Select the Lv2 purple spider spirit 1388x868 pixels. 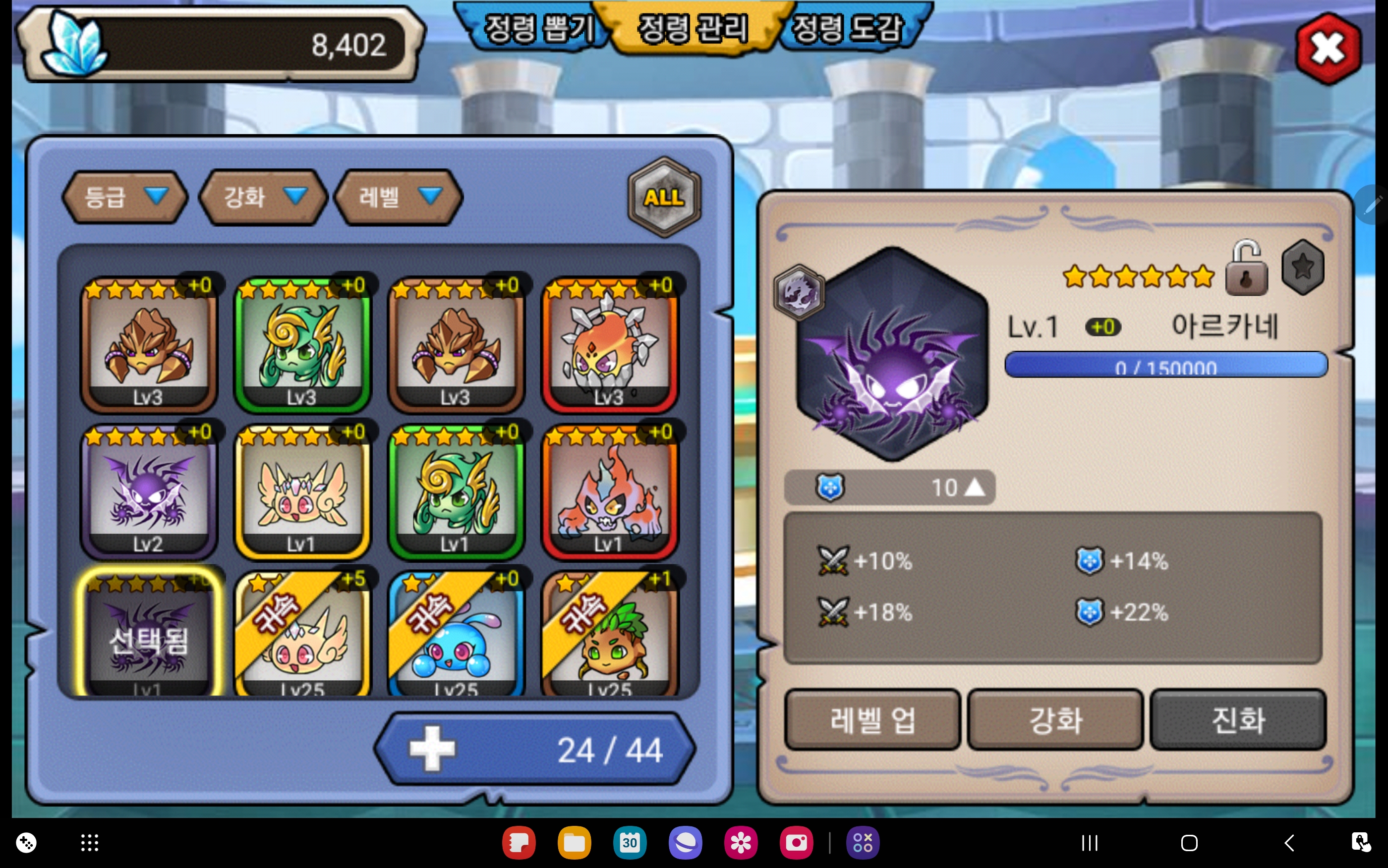click(x=149, y=492)
